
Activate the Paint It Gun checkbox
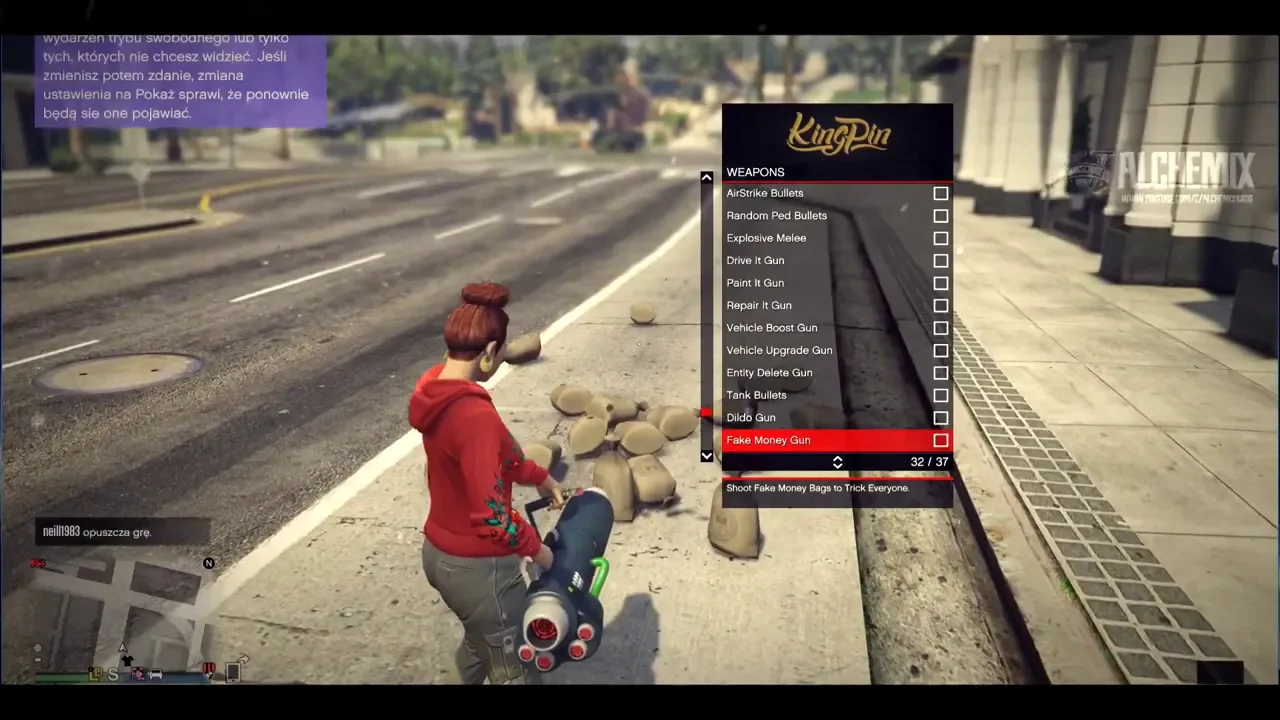tap(940, 283)
